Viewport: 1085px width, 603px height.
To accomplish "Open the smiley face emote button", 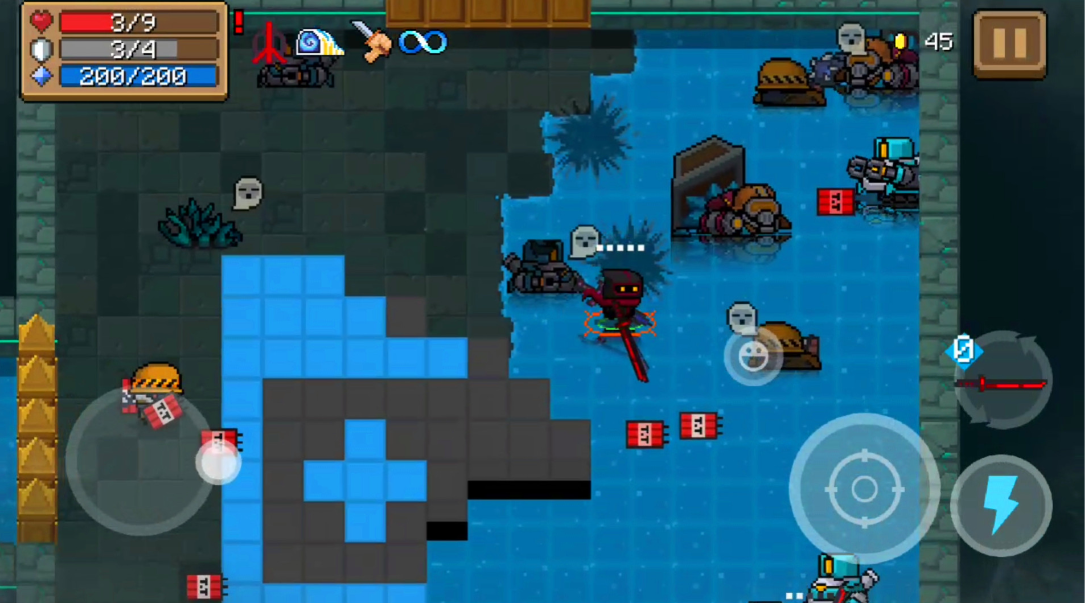I will click(x=753, y=356).
